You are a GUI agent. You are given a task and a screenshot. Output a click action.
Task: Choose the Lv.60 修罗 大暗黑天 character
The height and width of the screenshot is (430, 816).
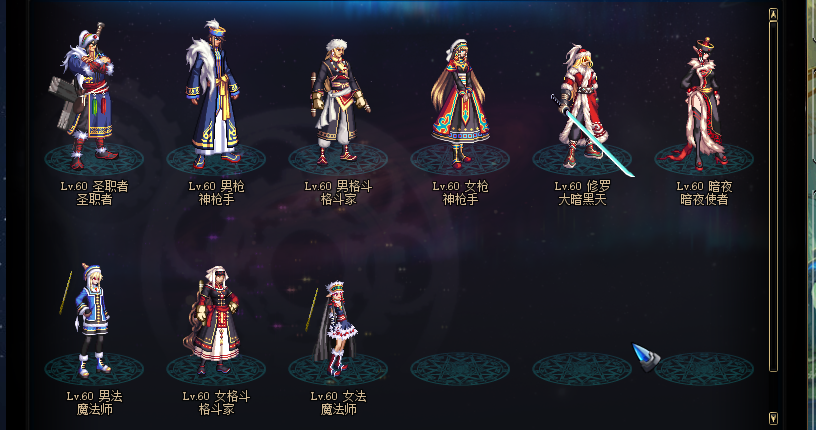pyautogui.click(x=582, y=105)
